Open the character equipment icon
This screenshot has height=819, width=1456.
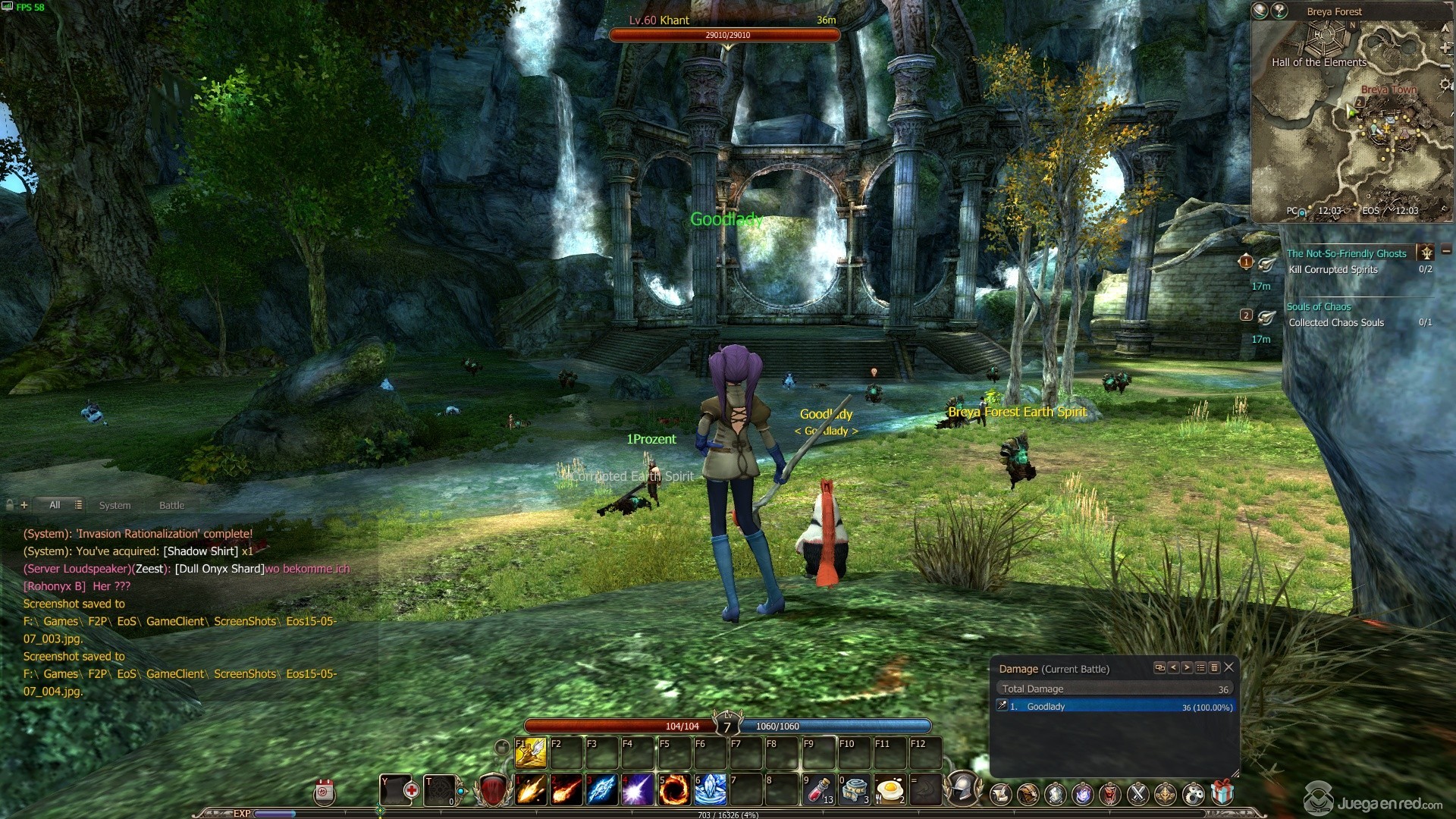pyautogui.click(x=1056, y=794)
